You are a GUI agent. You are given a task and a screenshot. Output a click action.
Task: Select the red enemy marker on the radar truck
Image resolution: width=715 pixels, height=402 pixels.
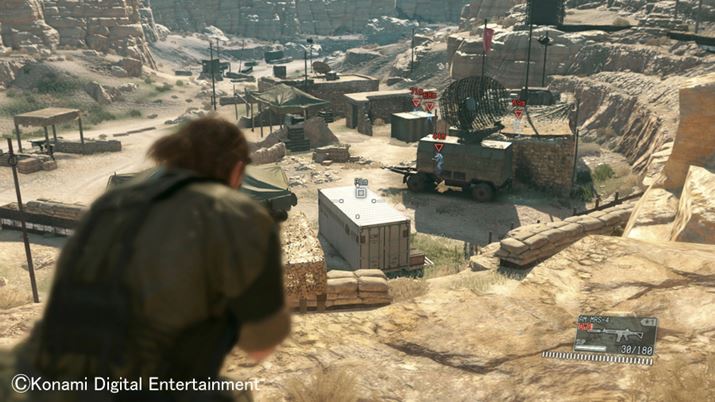(x=439, y=146)
